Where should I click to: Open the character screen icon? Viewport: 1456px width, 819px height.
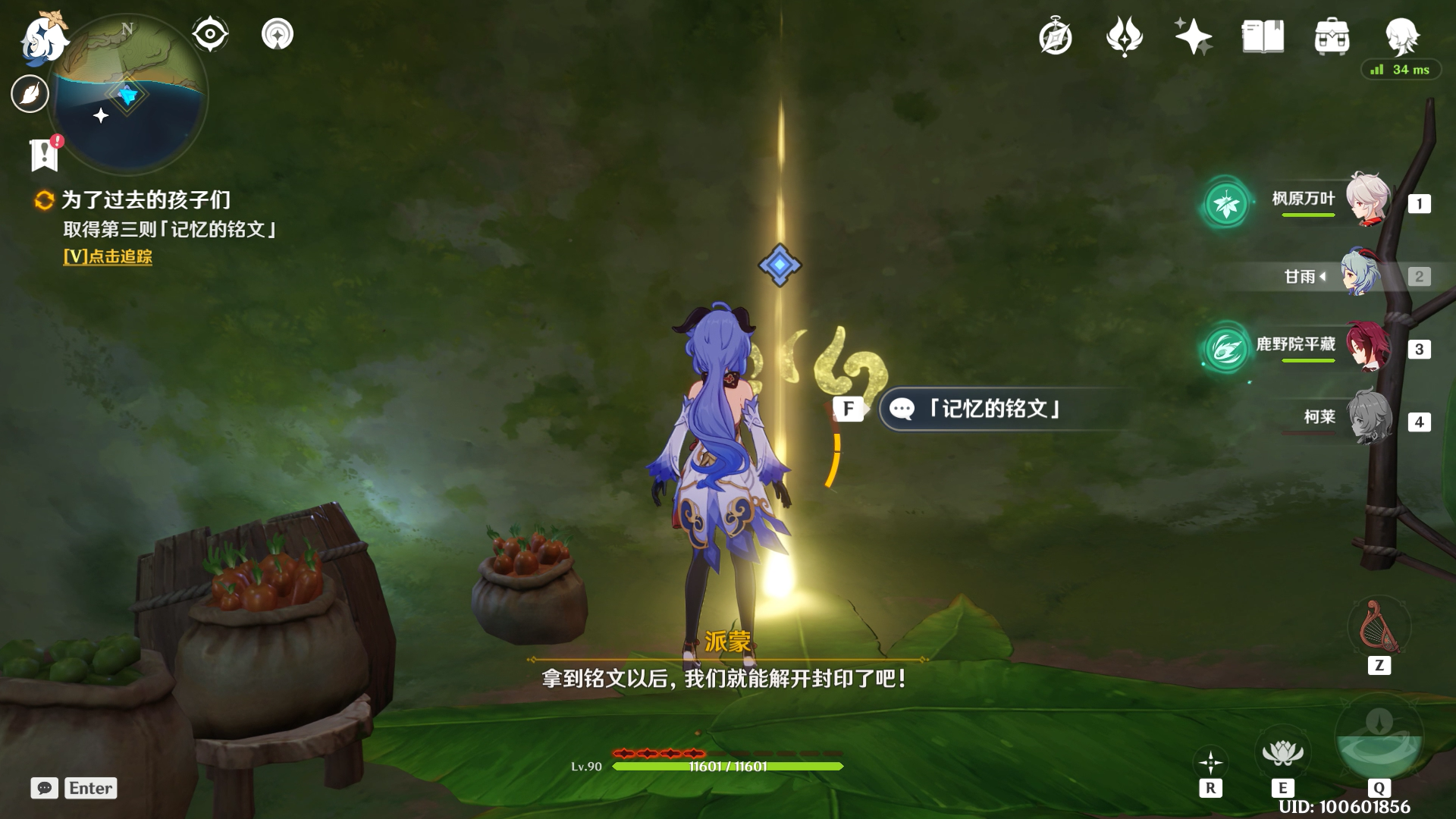[x=1401, y=35]
